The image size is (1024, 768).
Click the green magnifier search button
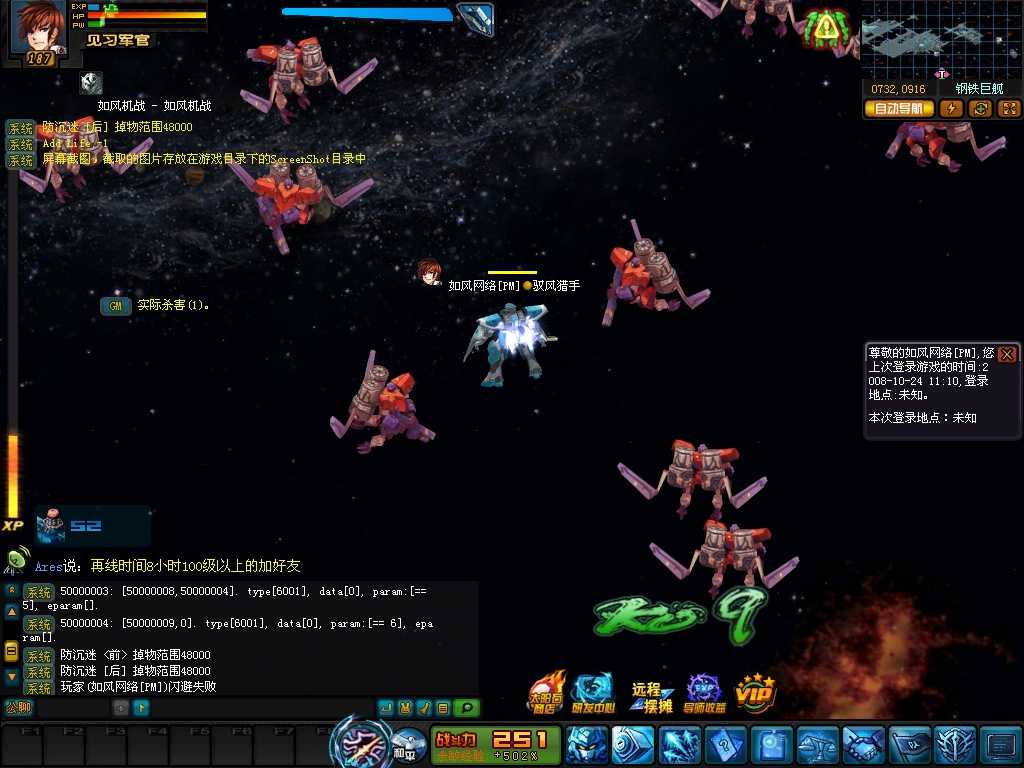pos(466,708)
